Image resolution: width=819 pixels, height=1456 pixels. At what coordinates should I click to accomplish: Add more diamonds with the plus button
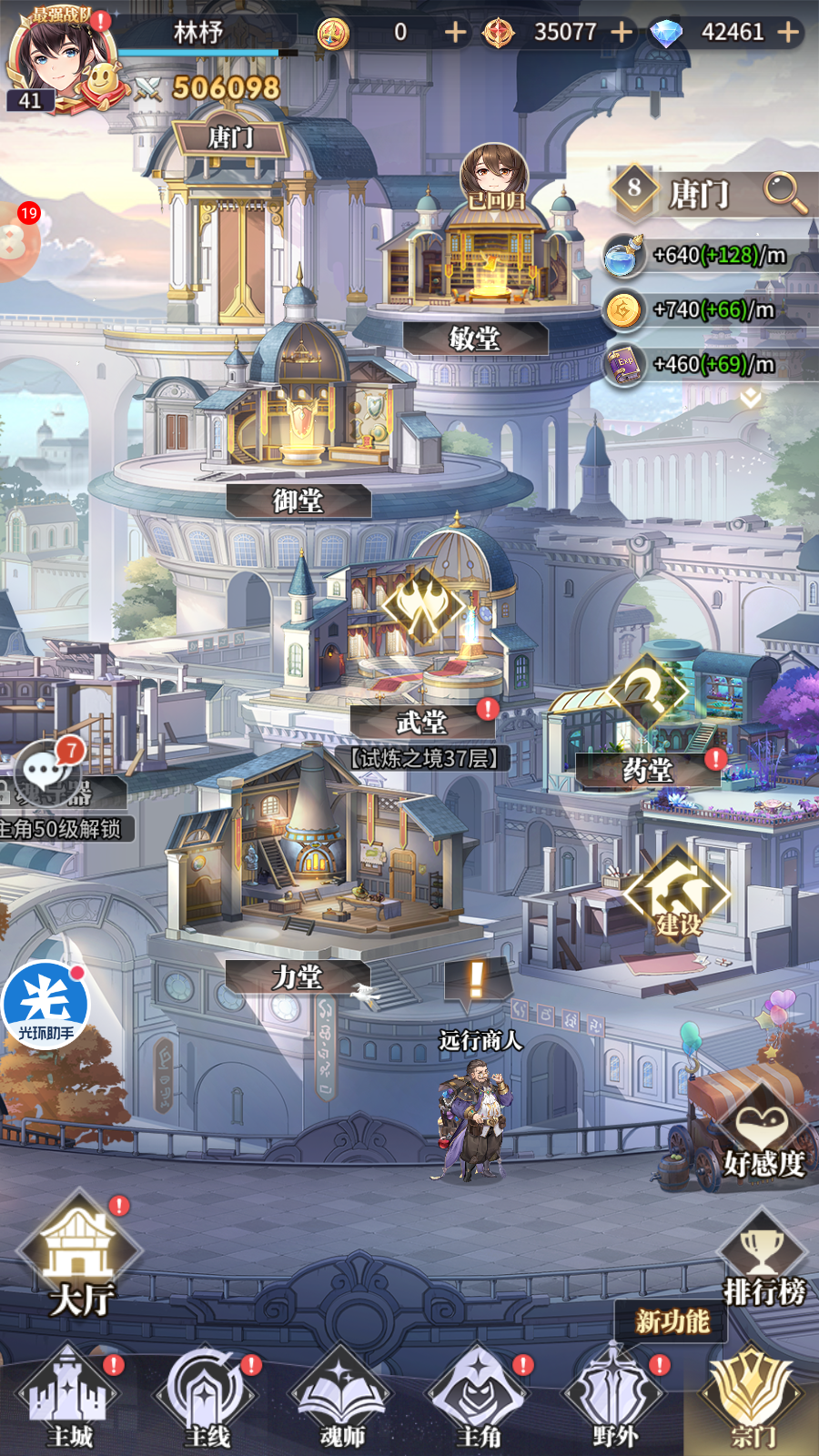788,33
